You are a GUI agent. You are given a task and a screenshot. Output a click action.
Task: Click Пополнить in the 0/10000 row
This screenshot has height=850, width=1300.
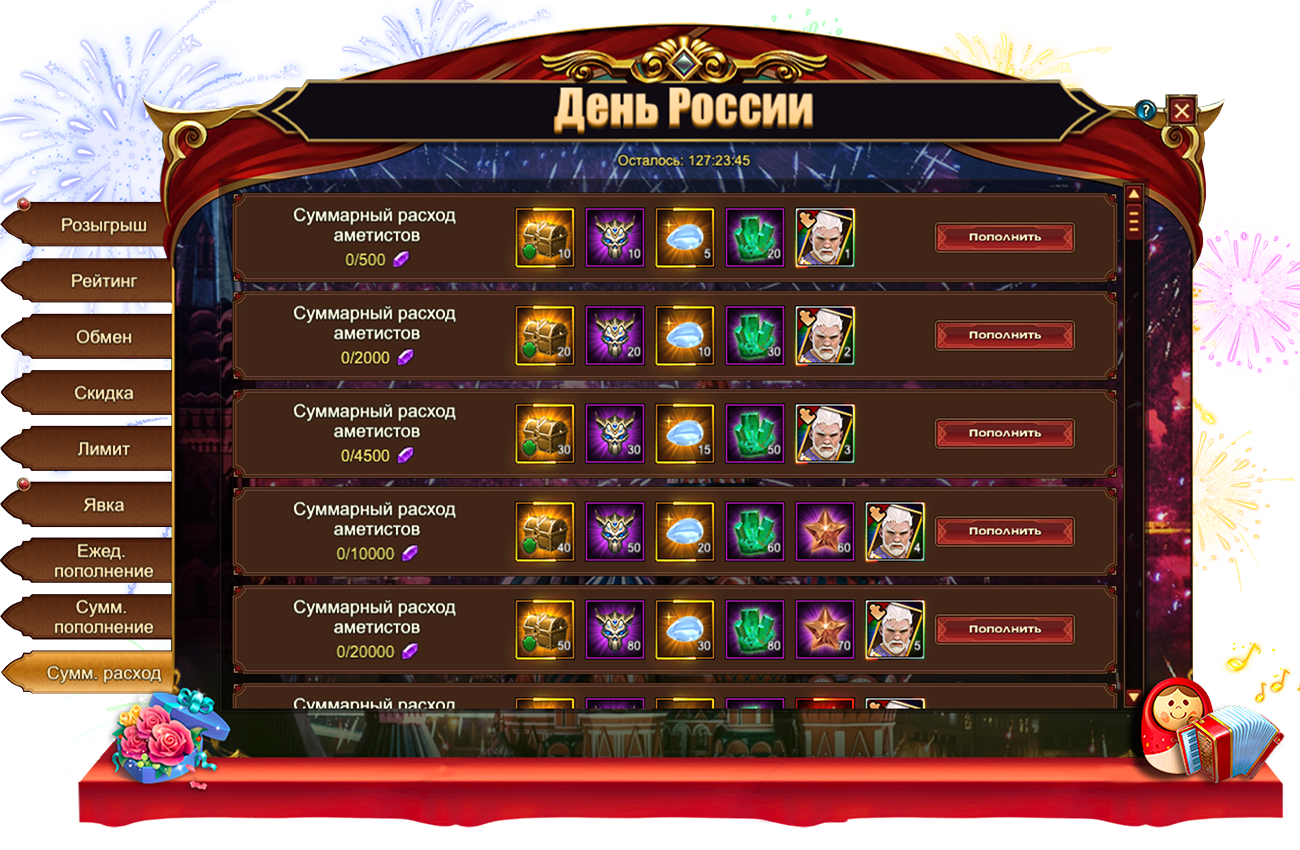pos(1004,531)
